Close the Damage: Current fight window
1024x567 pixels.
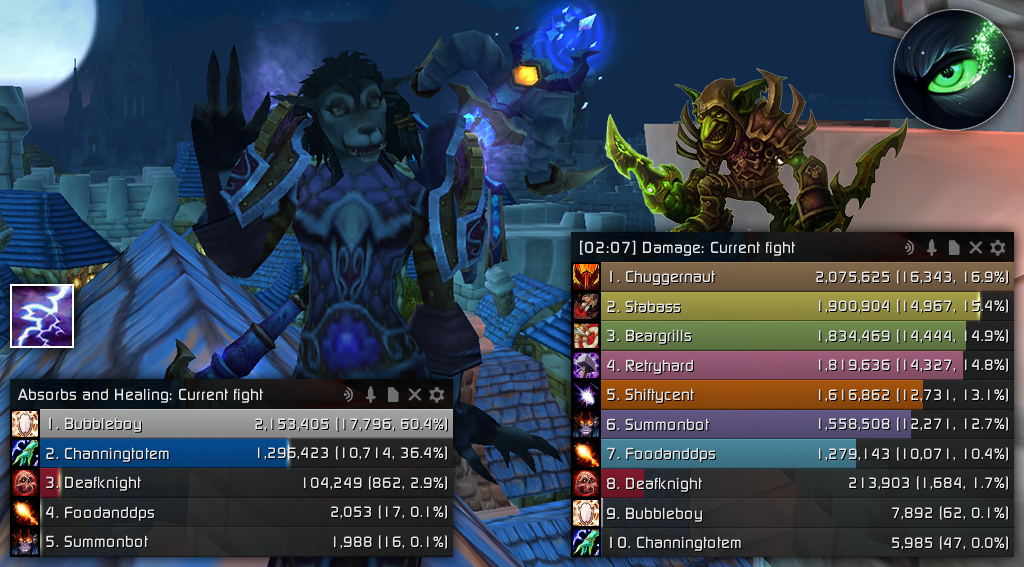point(975,248)
